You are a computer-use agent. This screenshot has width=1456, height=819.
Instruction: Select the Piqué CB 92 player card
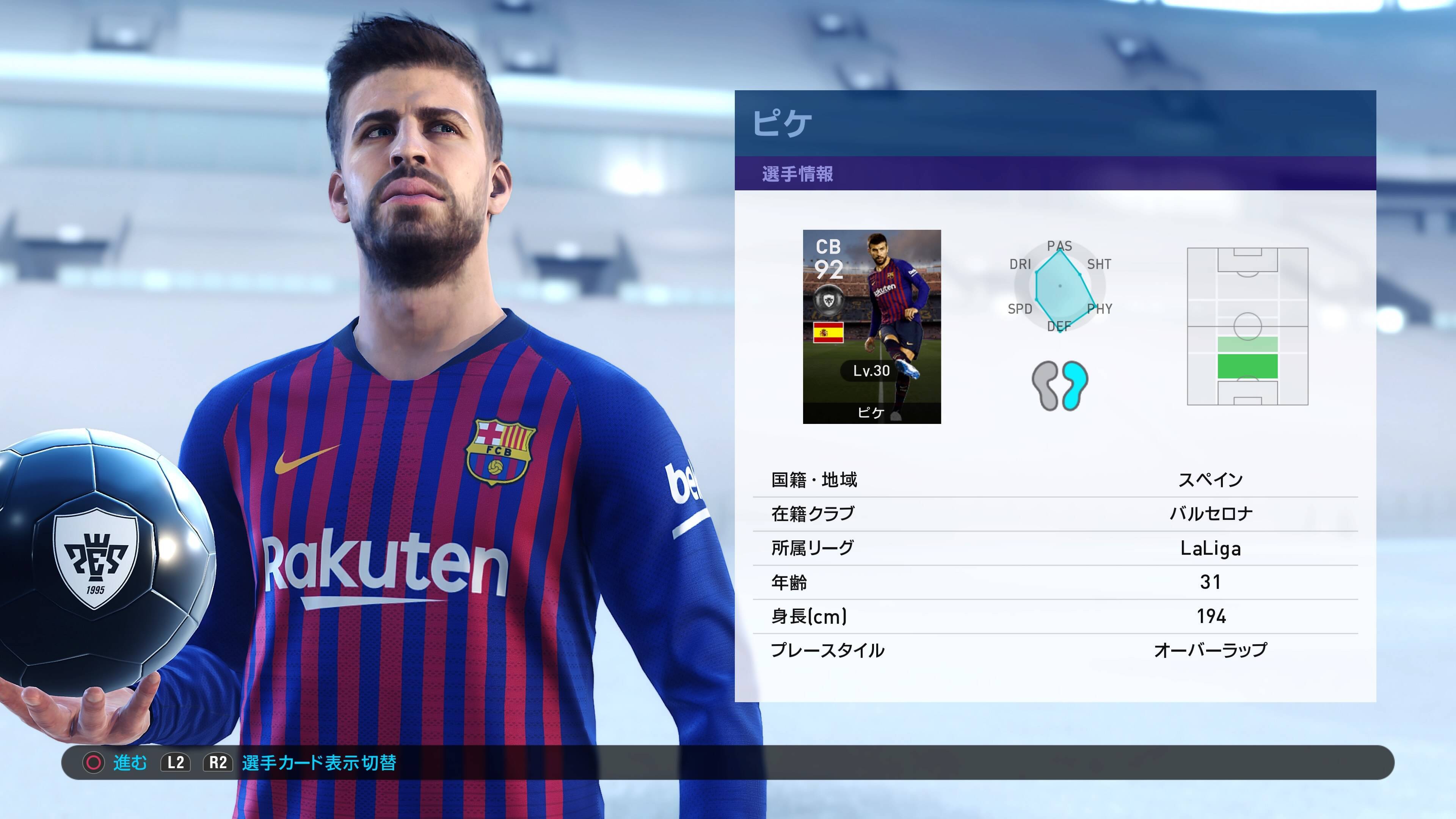coord(872,326)
